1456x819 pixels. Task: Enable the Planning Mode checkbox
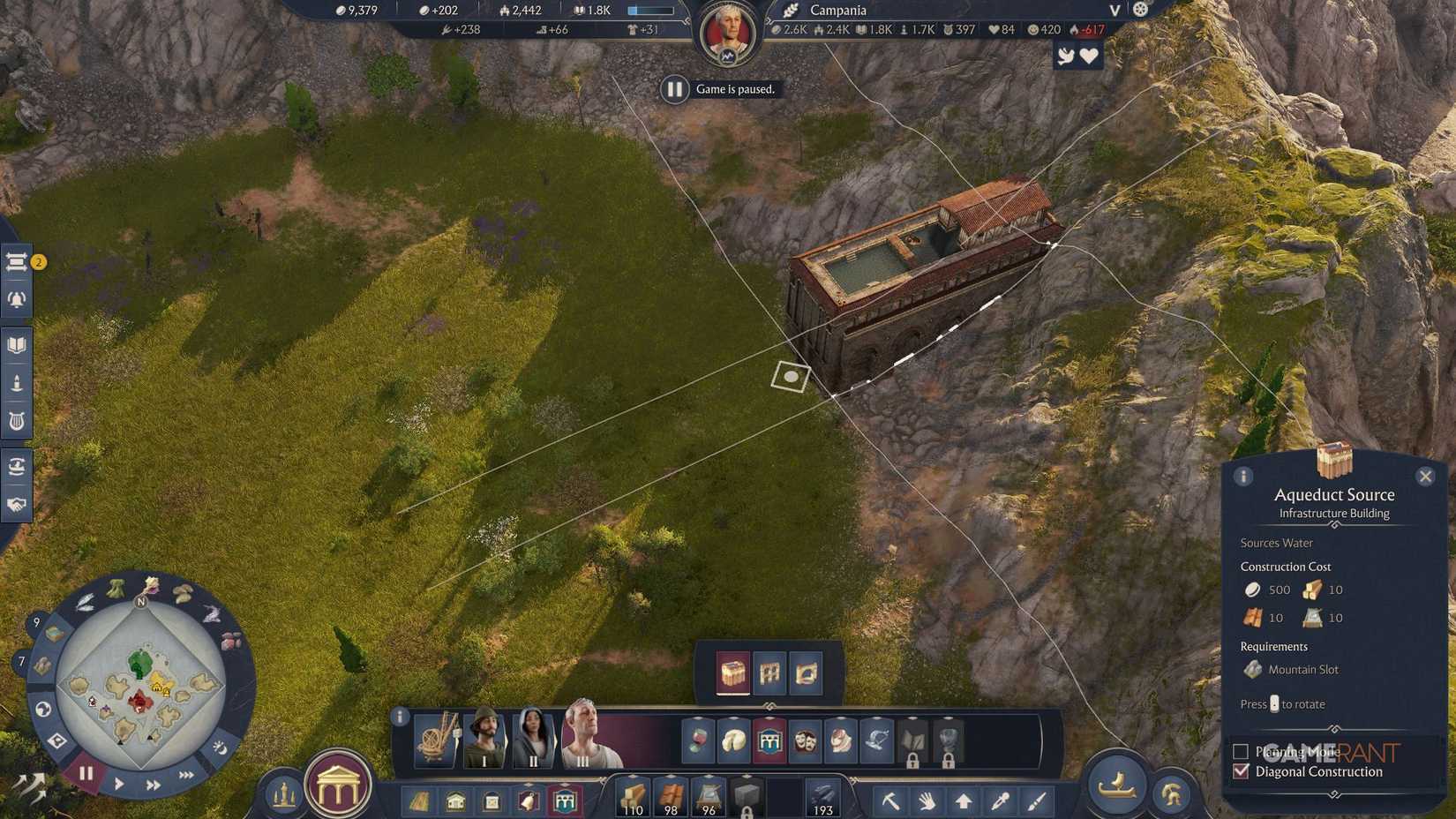pos(1240,751)
